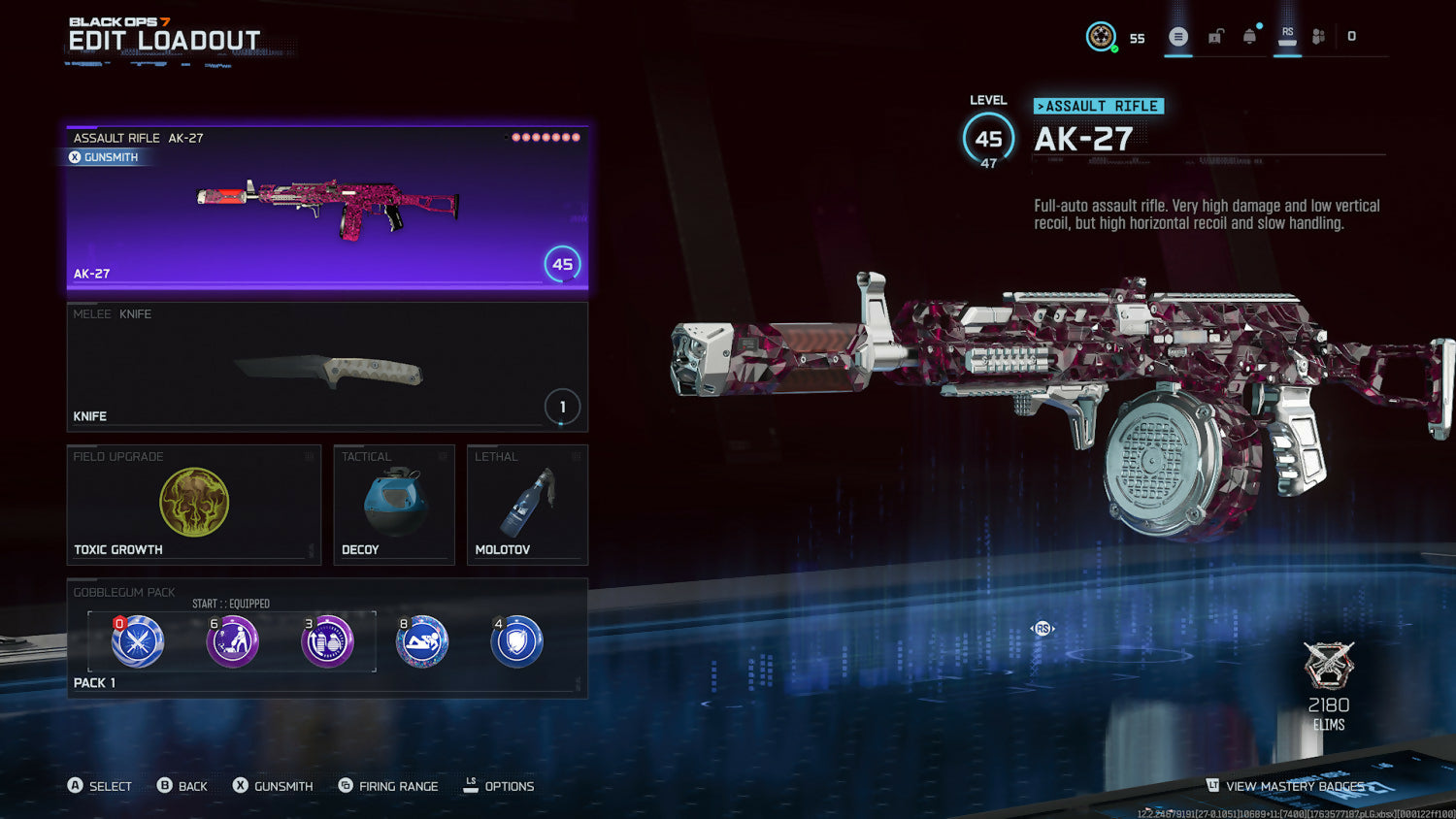The image size is (1456, 819).
Task: Click the blue shield gobblegum
Action: [516, 641]
